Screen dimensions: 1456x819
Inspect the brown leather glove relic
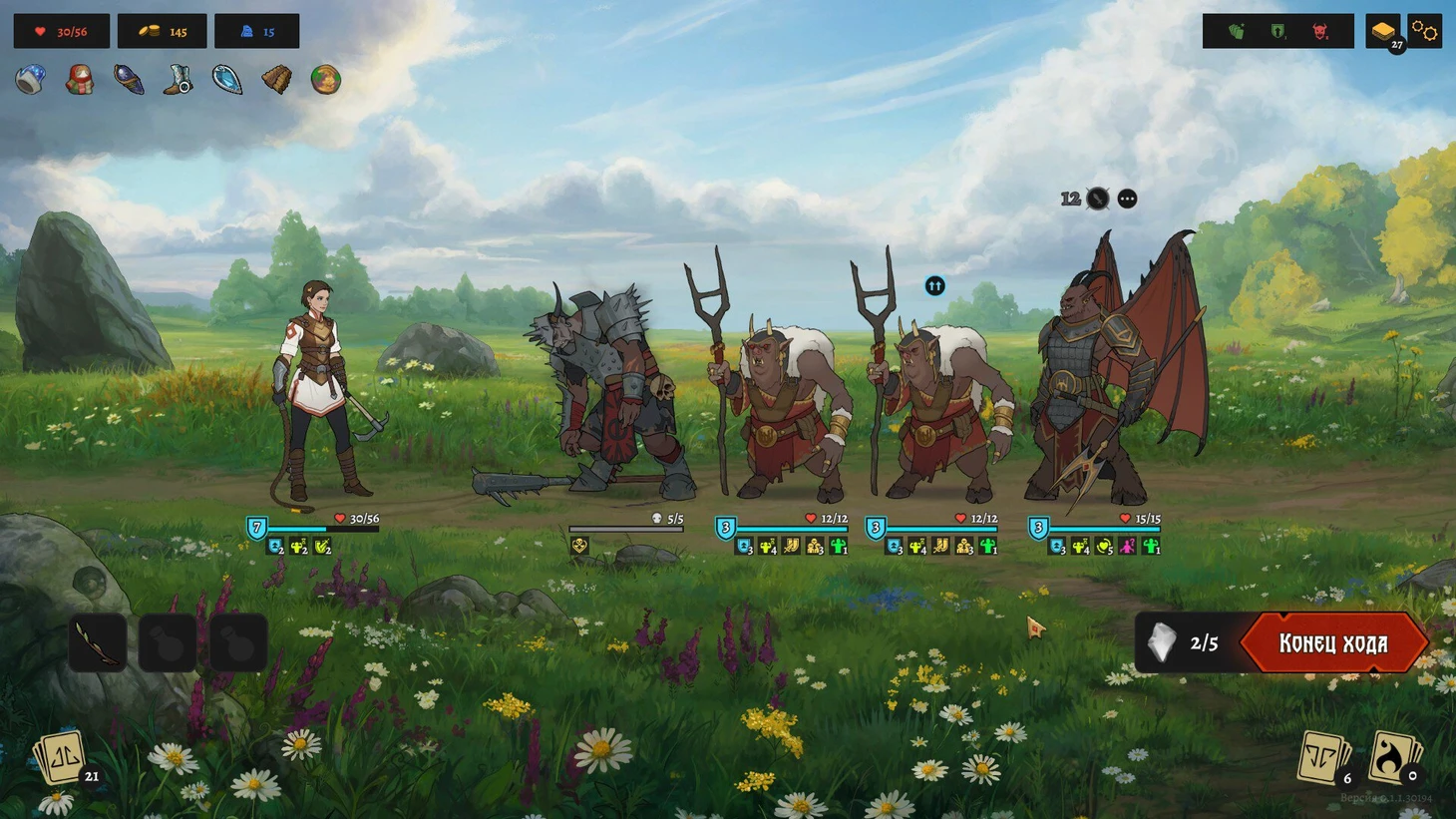point(276,80)
